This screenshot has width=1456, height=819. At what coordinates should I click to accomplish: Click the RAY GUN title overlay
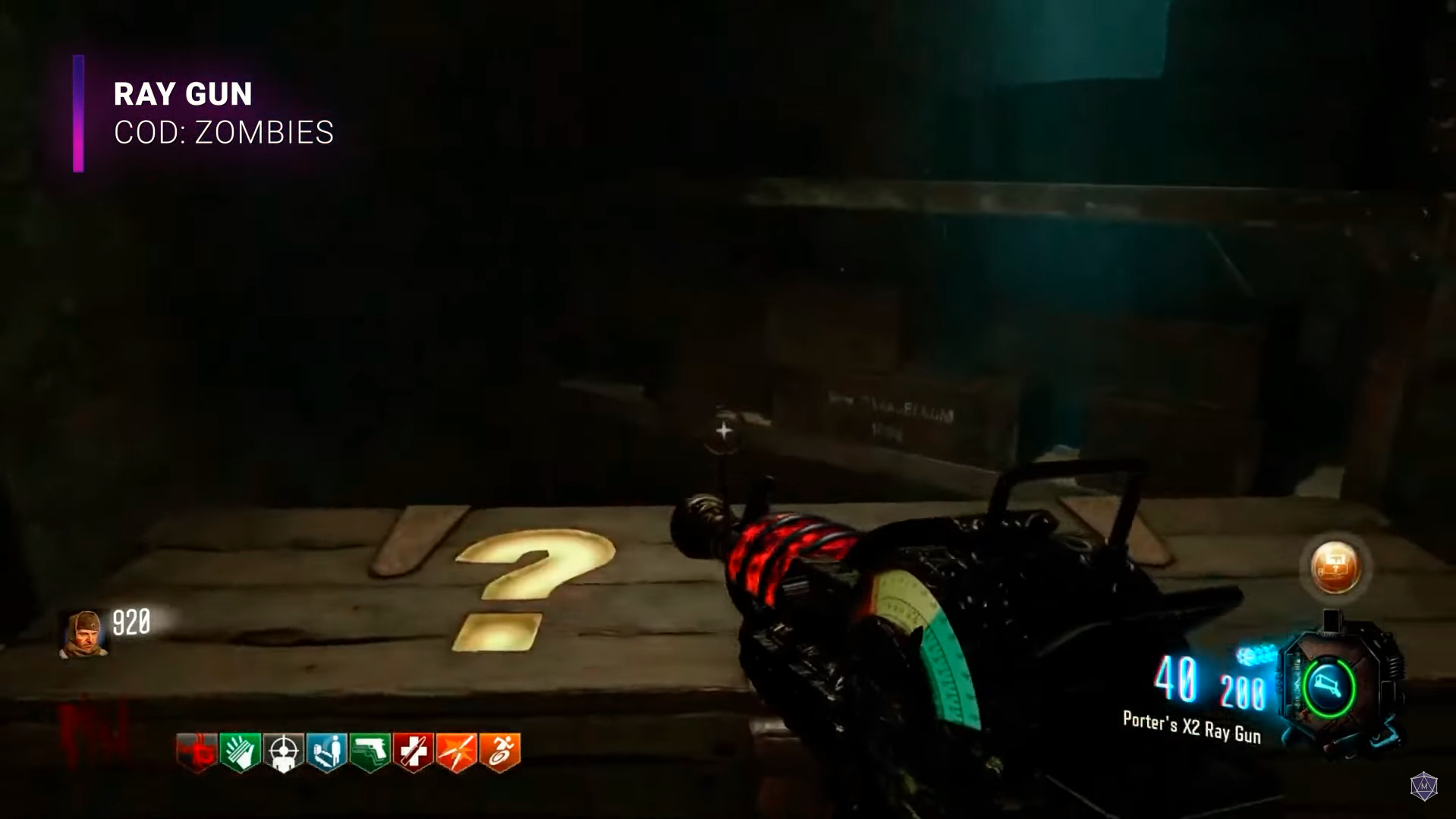click(182, 93)
